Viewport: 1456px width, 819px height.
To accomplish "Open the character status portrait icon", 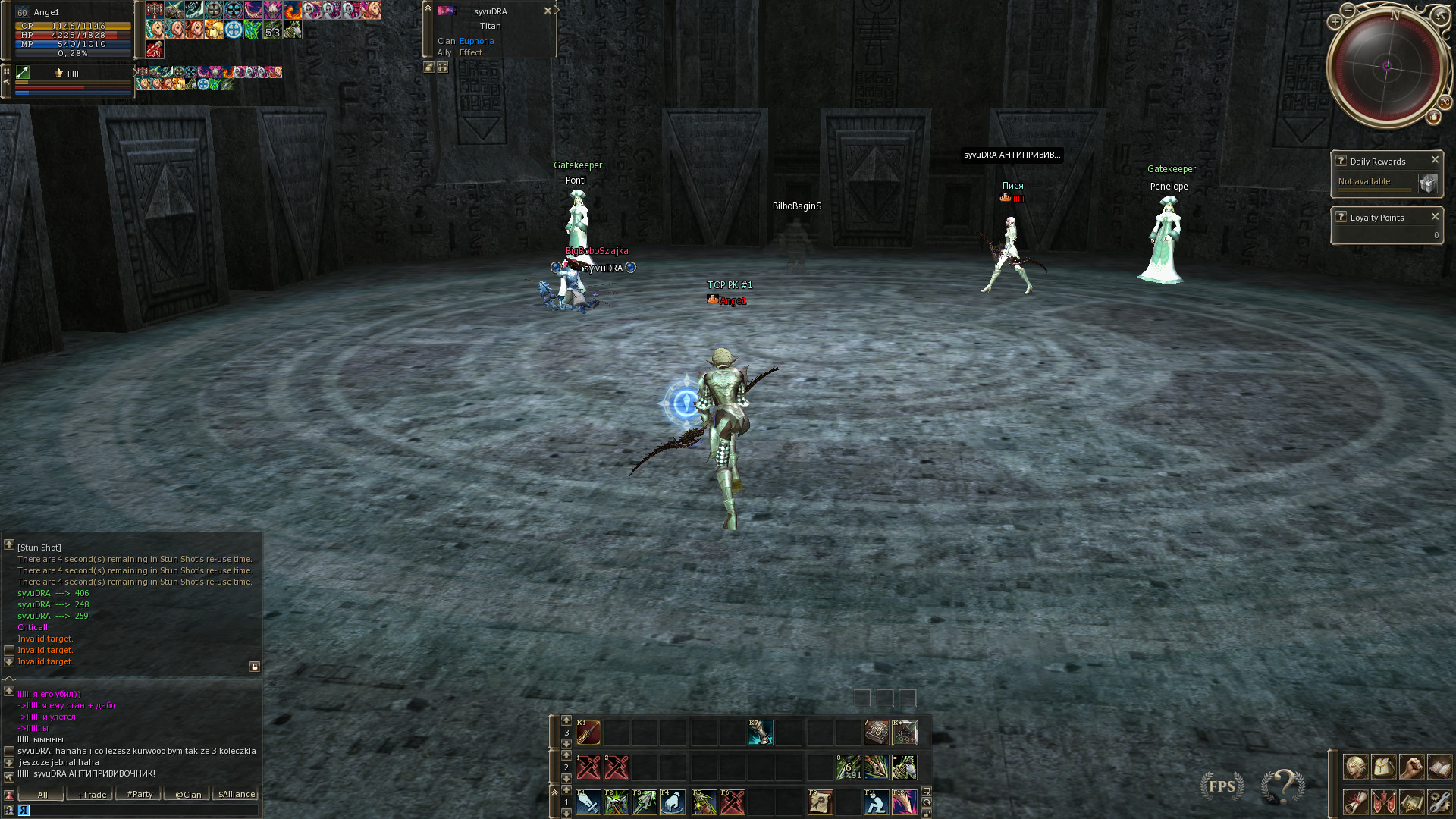I will click(x=1355, y=767).
